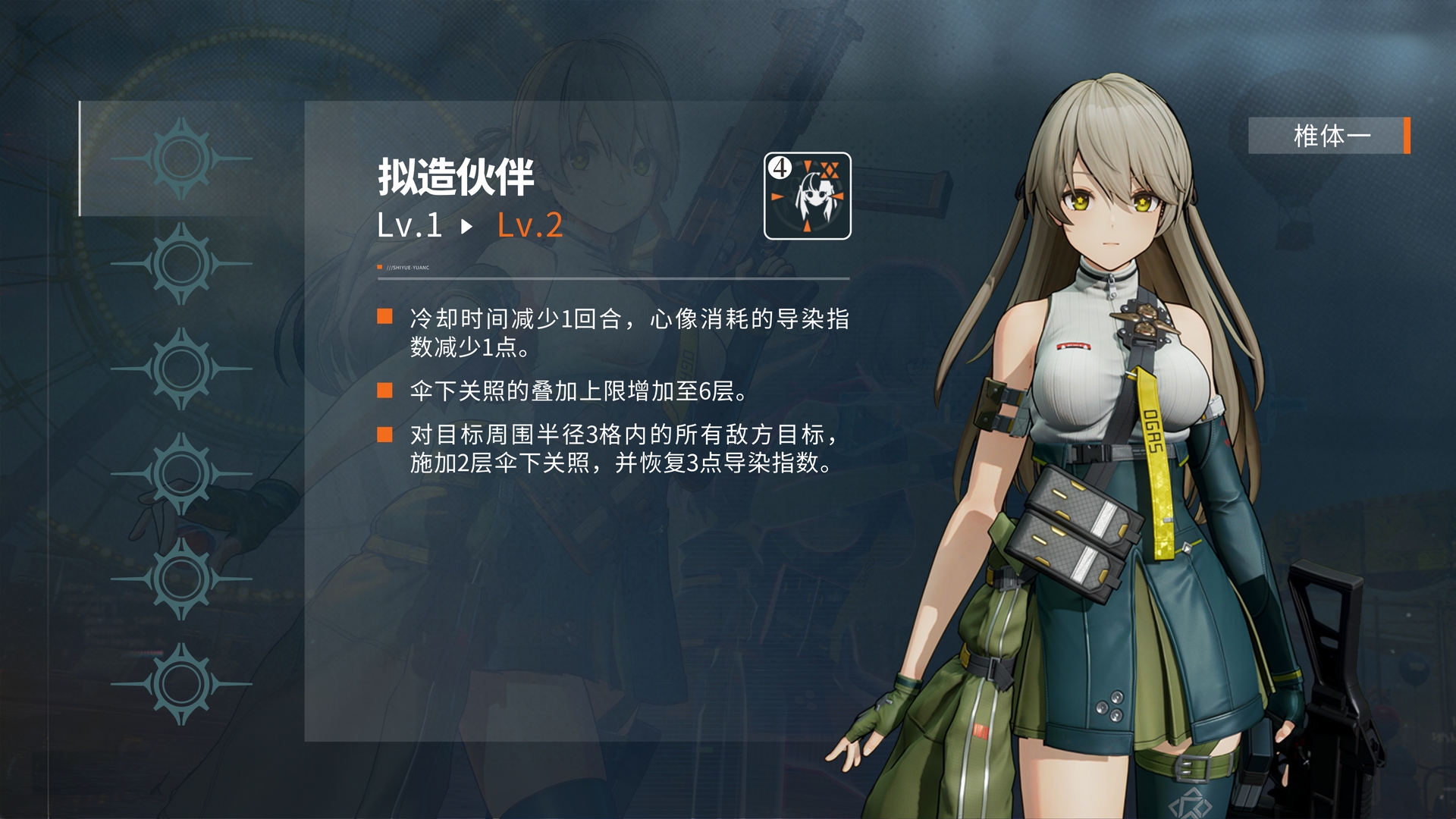Viewport: 1456px width, 819px height.
Task: Click the square marker of the radius-3 effect description
Action: click(383, 433)
